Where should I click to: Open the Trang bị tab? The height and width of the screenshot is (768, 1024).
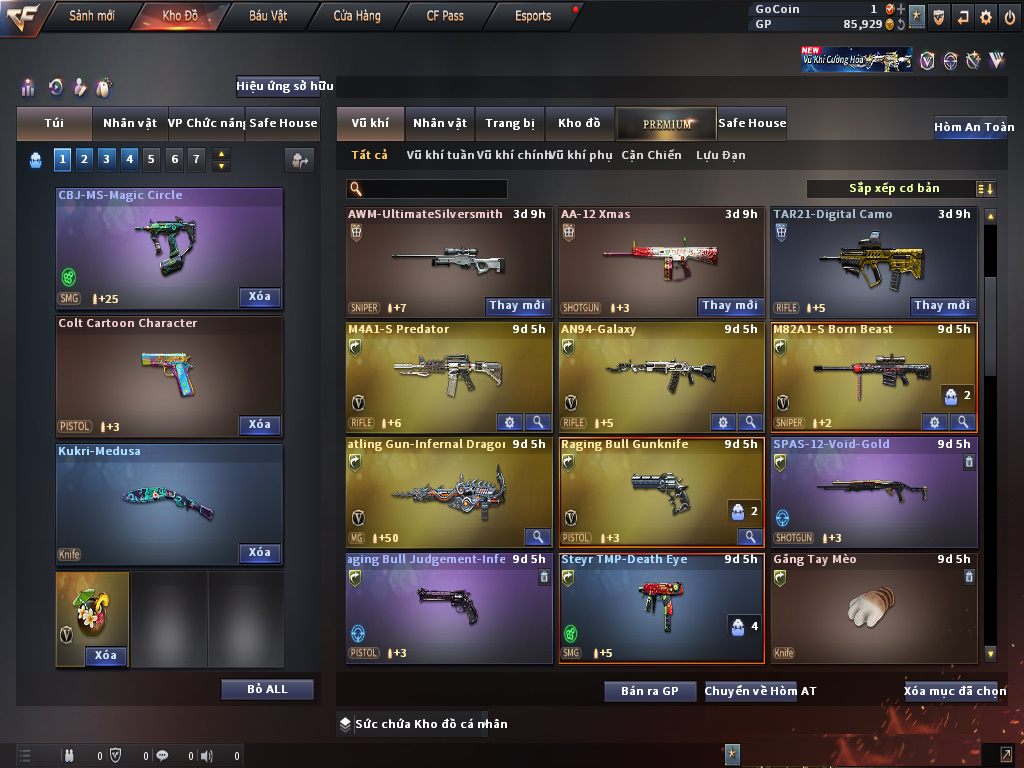point(510,124)
